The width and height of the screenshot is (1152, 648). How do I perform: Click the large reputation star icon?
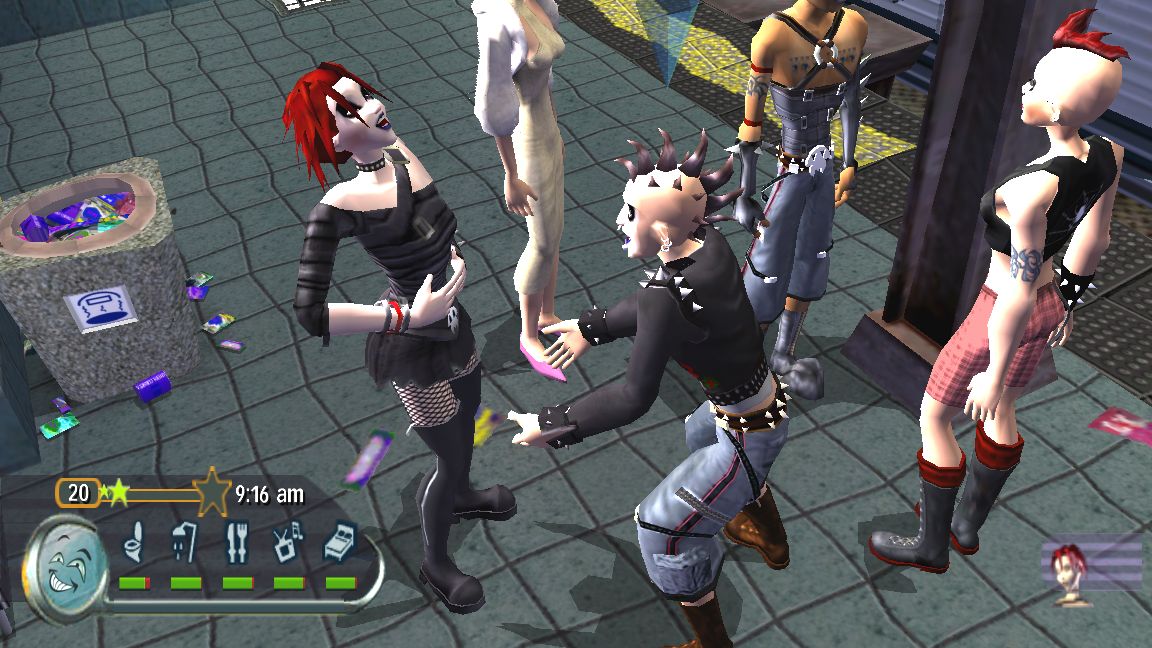[x=212, y=492]
